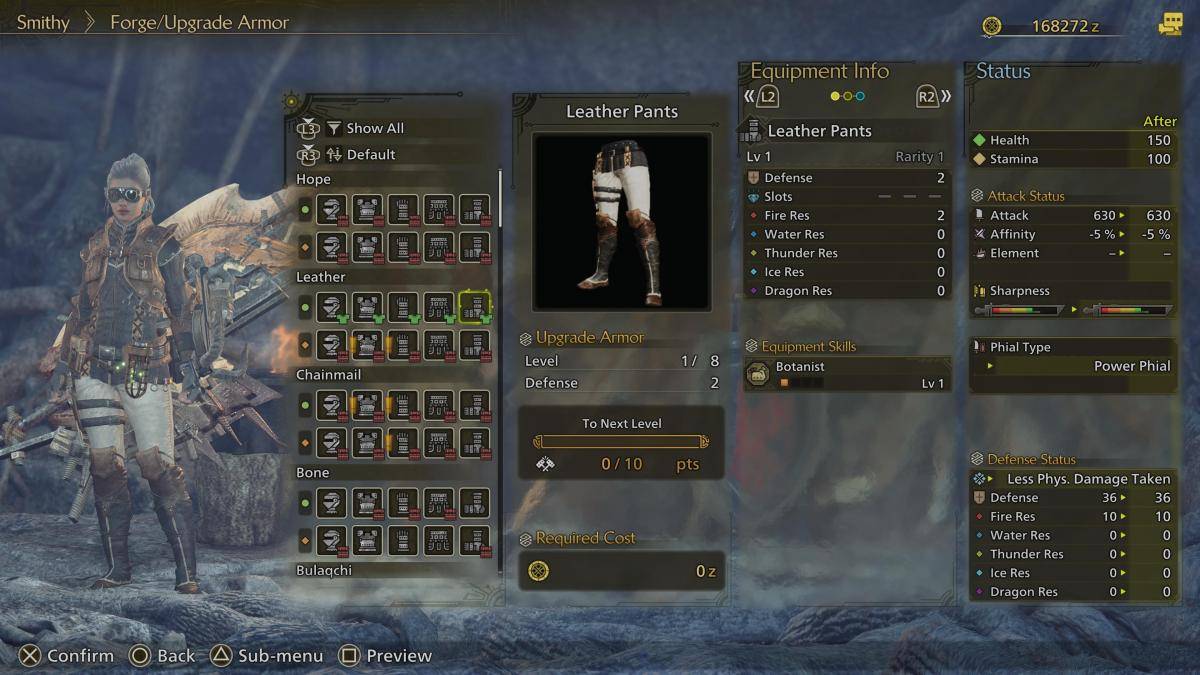
Task: Select the Hope chest armor in the green-dot row
Action: (x=368, y=210)
